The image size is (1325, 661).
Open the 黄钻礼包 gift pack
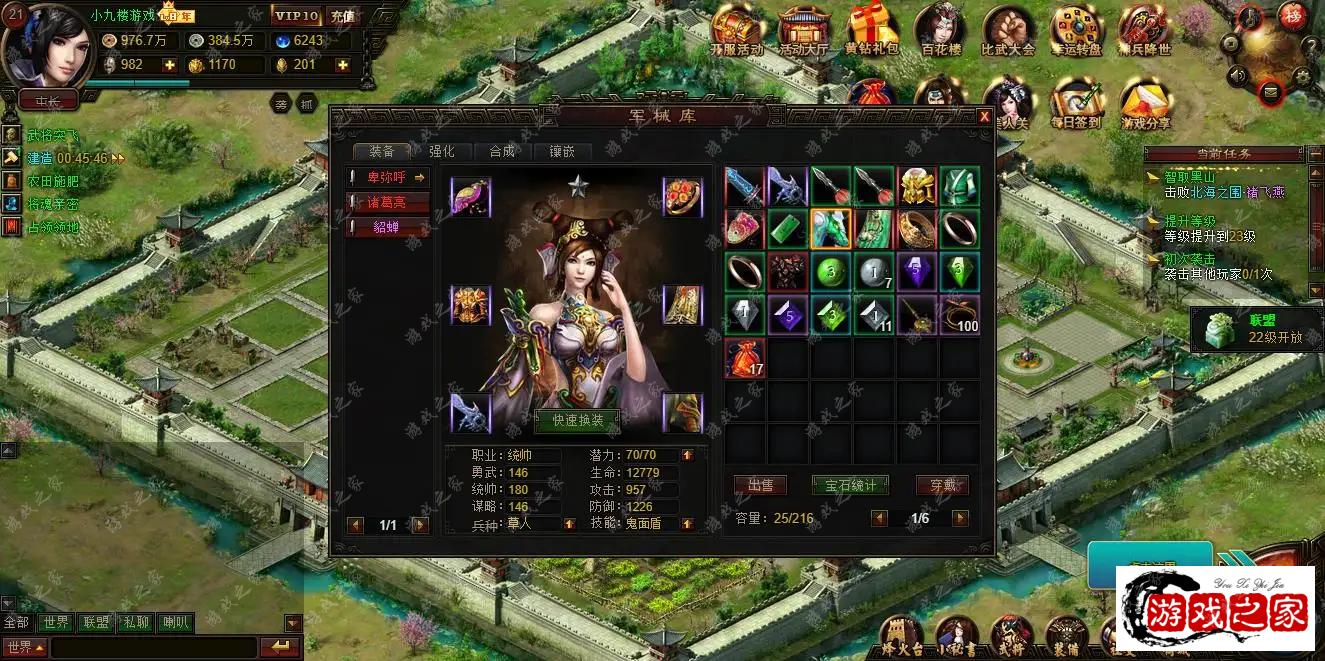pyautogui.click(x=872, y=31)
